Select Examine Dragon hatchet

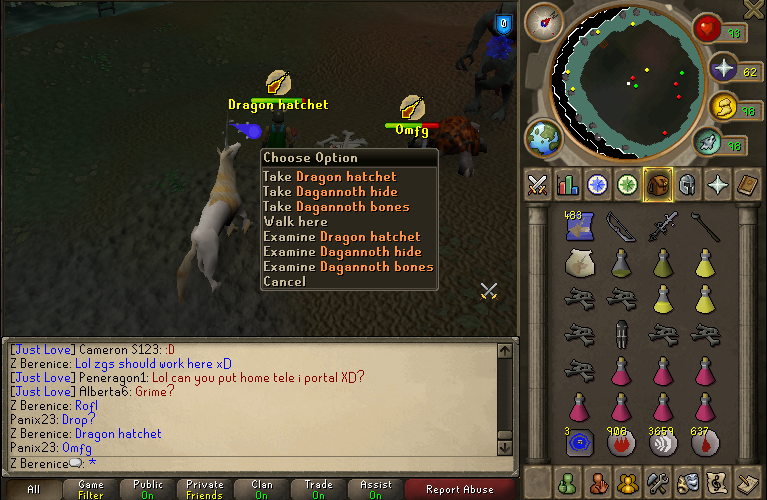(341, 237)
